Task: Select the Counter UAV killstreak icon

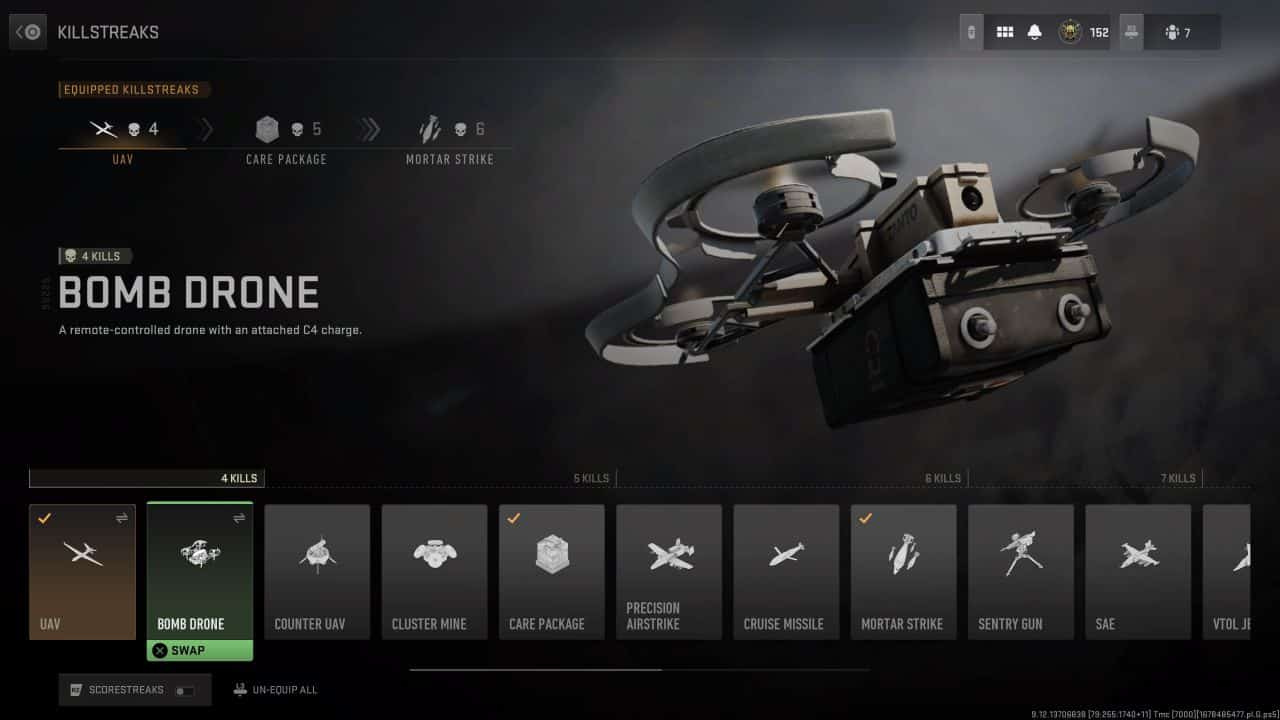Action: tap(316, 560)
